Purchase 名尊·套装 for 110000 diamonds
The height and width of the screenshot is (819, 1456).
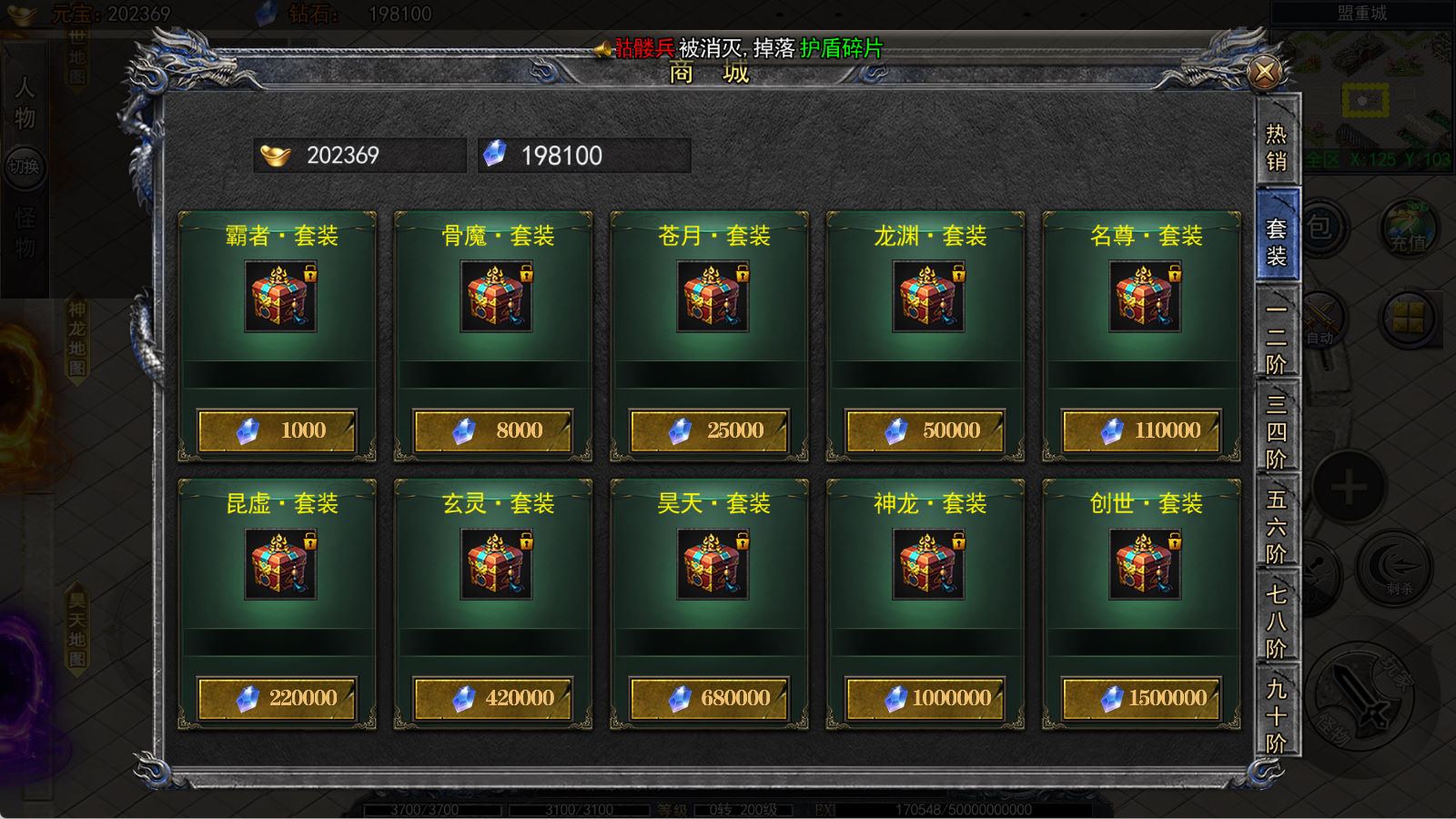(x=1142, y=430)
